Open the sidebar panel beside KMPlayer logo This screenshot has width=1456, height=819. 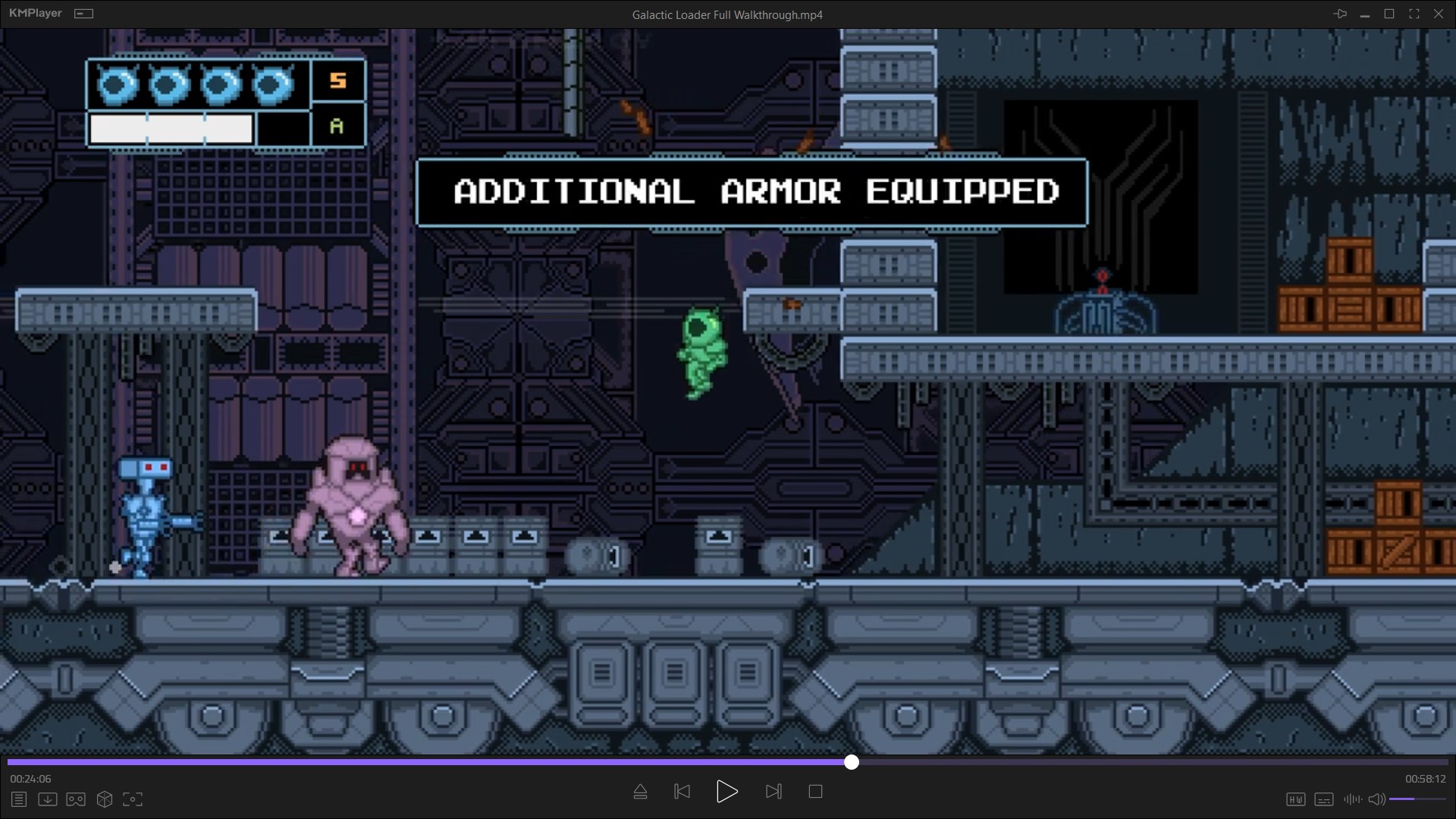tap(84, 13)
